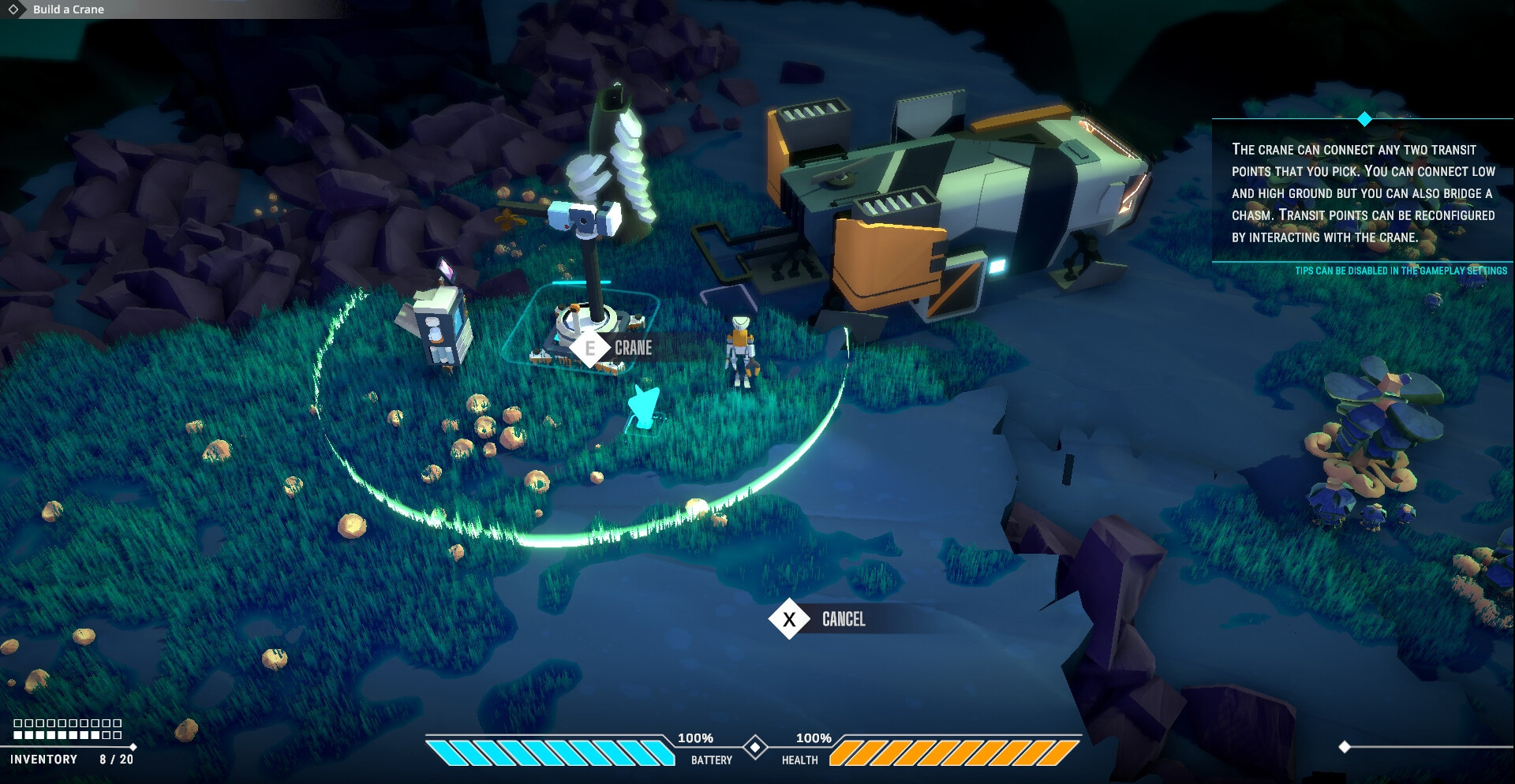The height and width of the screenshot is (784, 1515).
Task: Click the crane transit points tip panel
Action: click(x=1363, y=193)
